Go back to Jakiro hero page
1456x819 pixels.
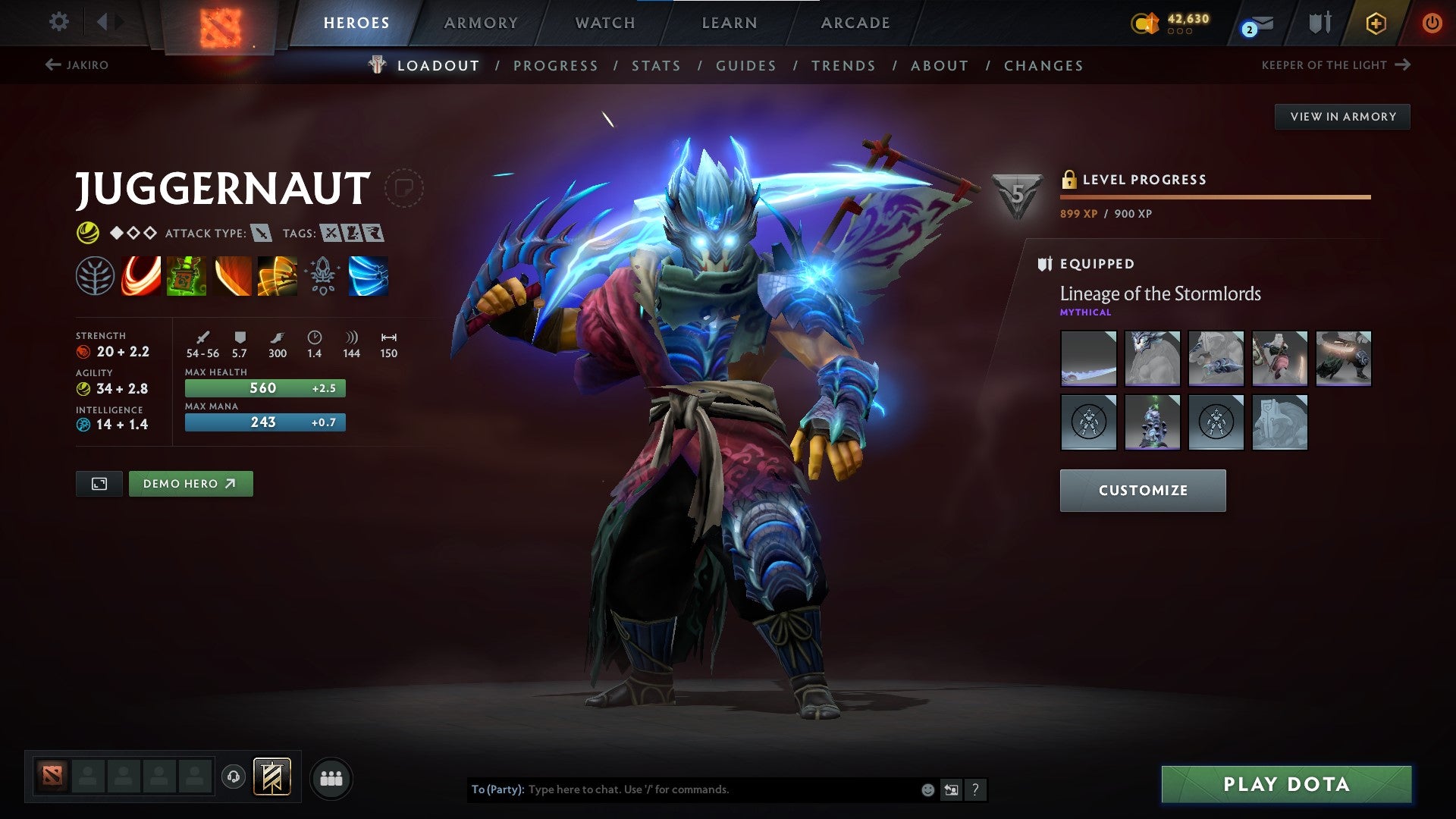coord(77,65)
